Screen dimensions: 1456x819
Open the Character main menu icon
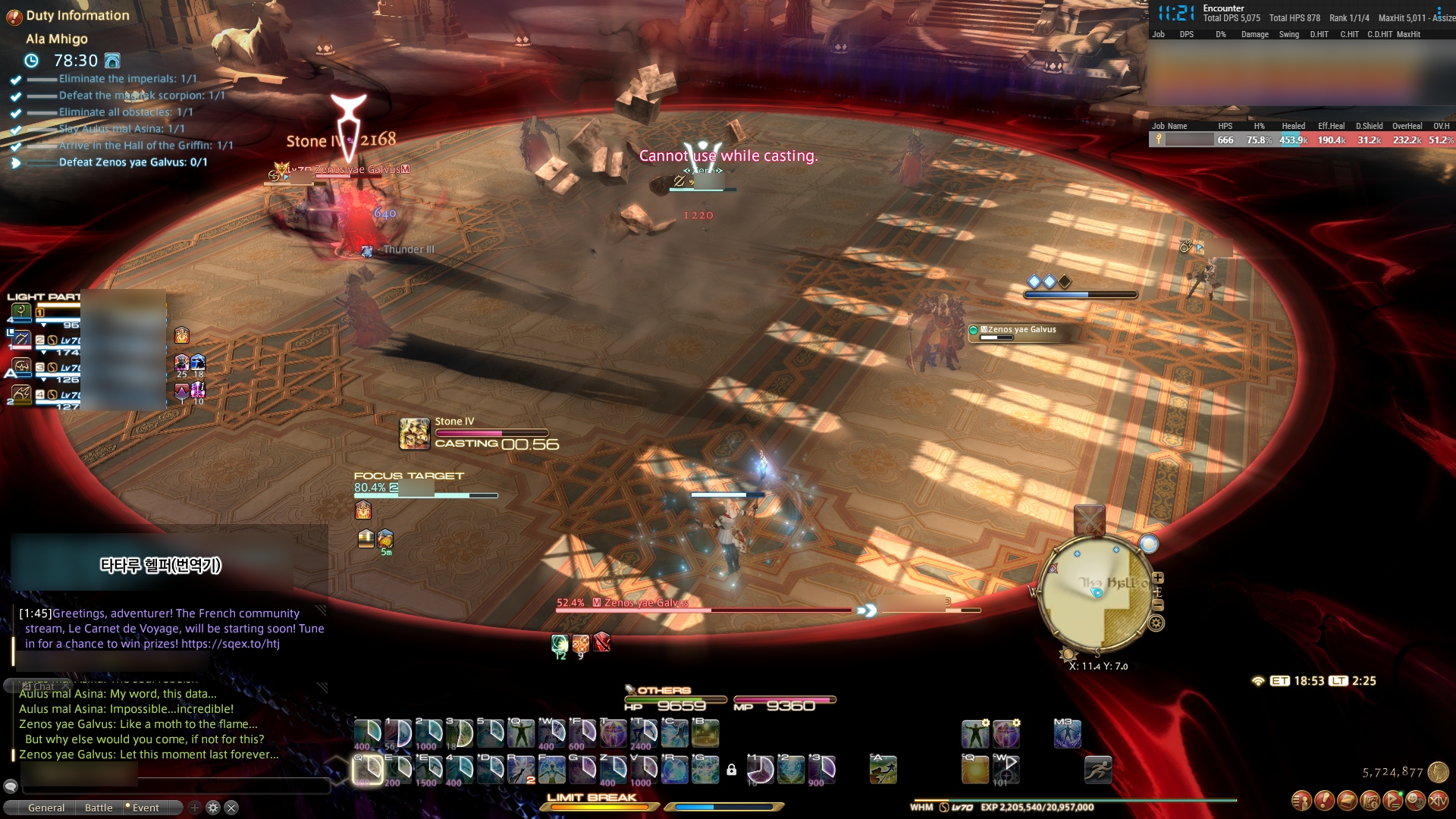tap(1301, 800)
